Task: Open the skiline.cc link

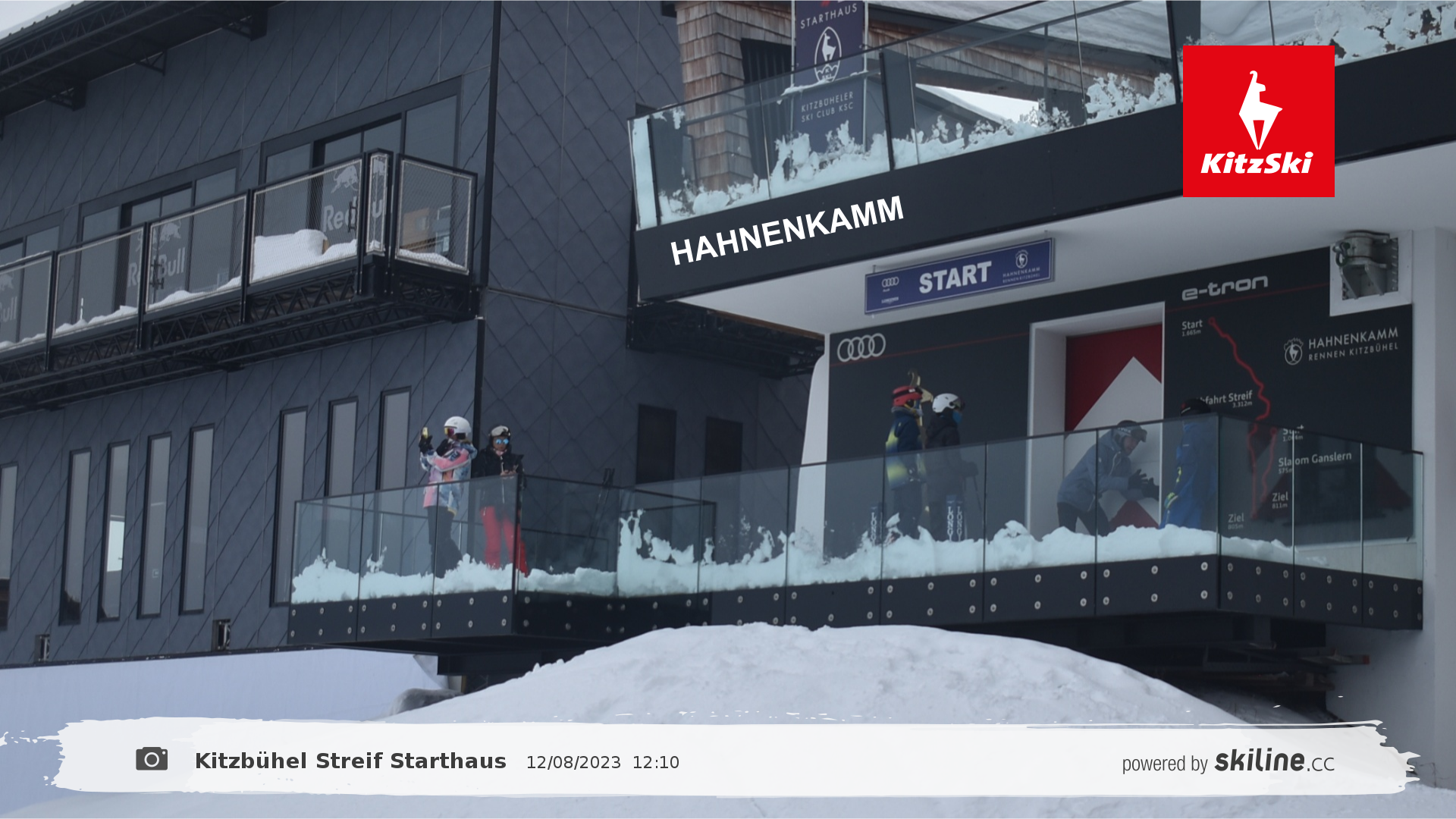Action: [x=1273, y=761]
